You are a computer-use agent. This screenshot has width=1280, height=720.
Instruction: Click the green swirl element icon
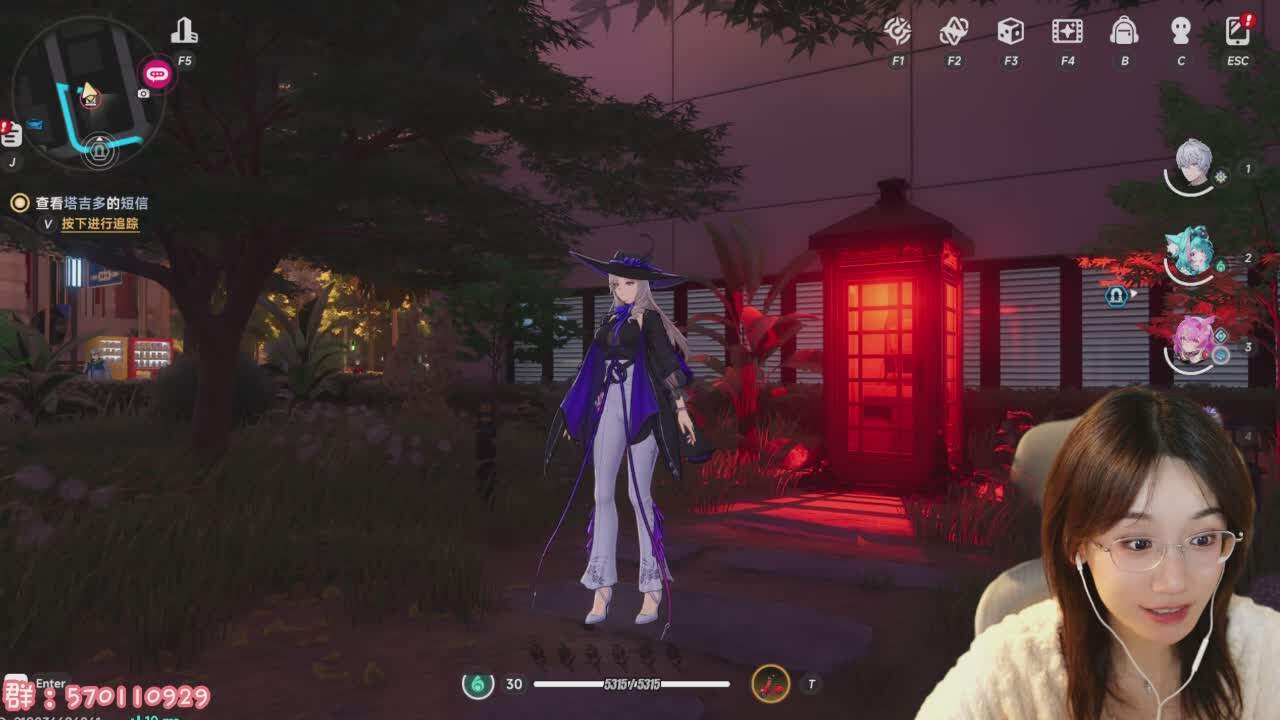(x=478, y=684)
